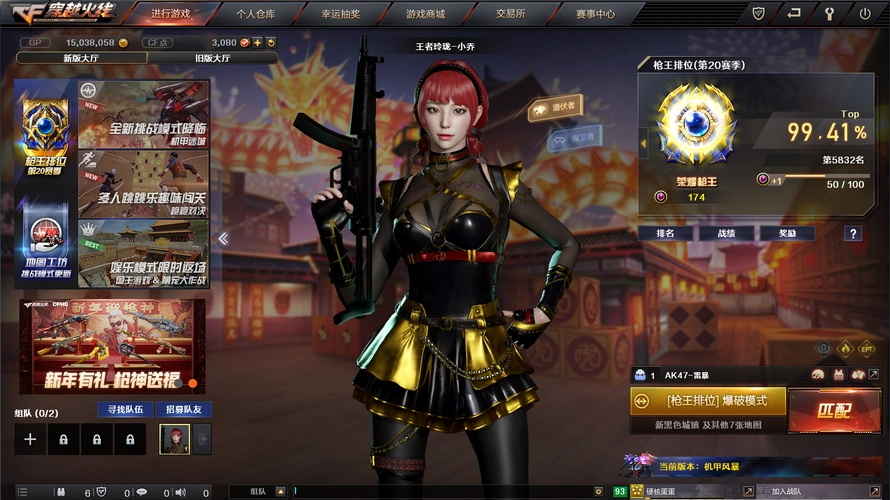The height and width of the screenshot is (500, 890).
Task: Click 招募队友 to recruit teammates
Action: [x=183, y=410]
